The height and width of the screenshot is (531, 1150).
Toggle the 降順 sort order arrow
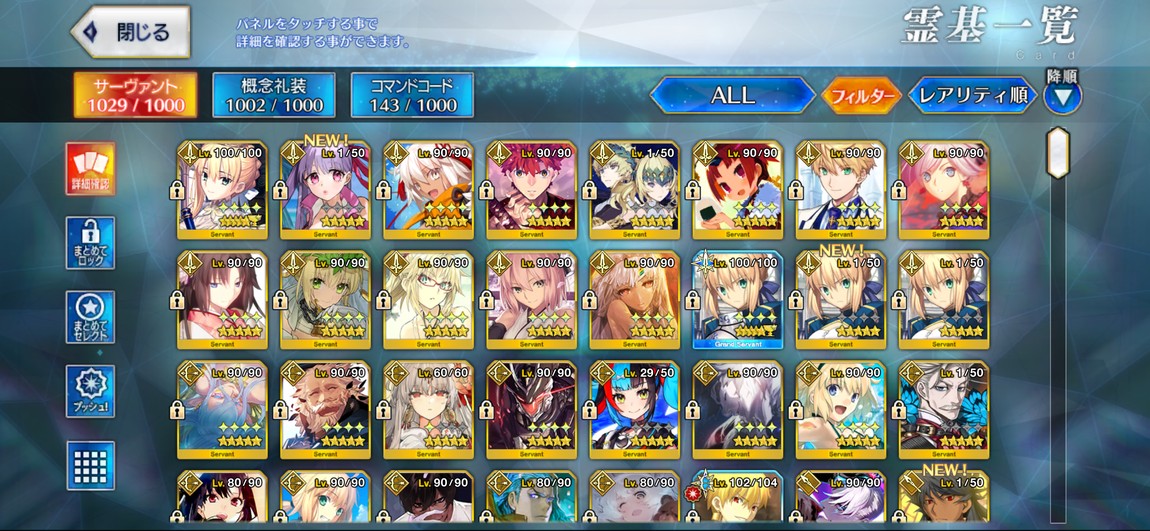pyautogui.click(x=1062, y=97)
